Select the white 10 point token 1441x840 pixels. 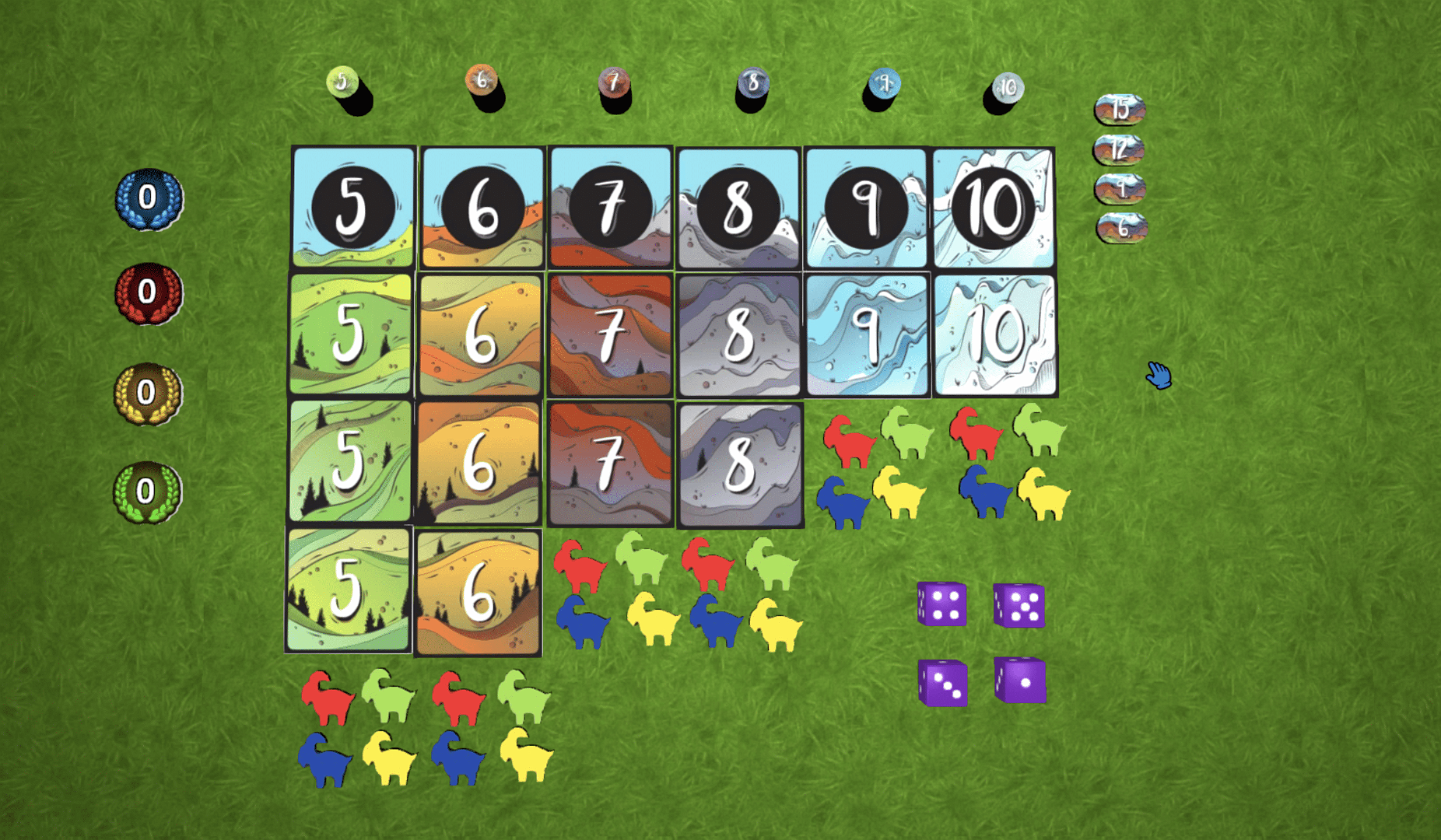click(1008, 87)
